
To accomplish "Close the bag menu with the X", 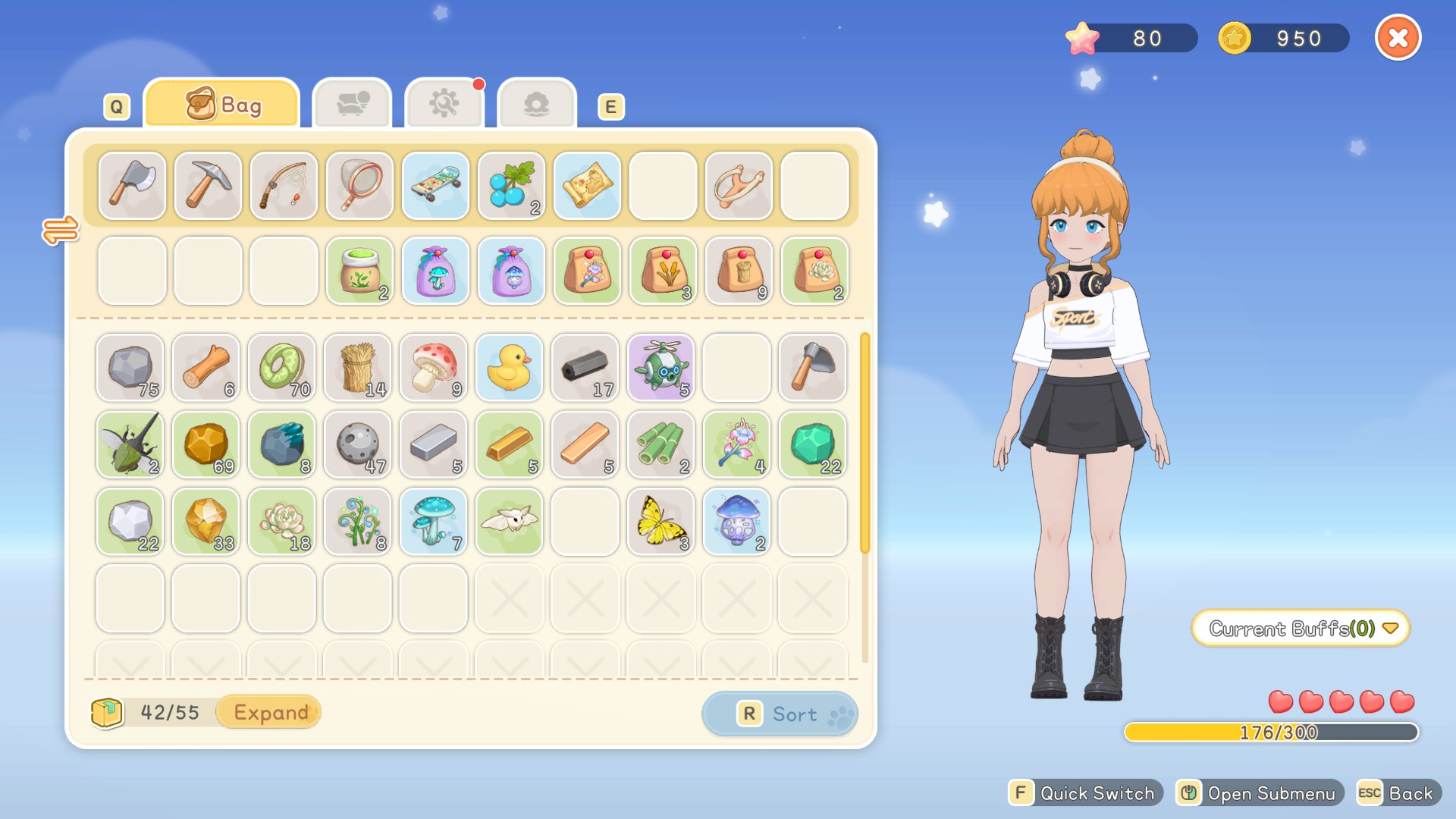I will [1398, 38].
